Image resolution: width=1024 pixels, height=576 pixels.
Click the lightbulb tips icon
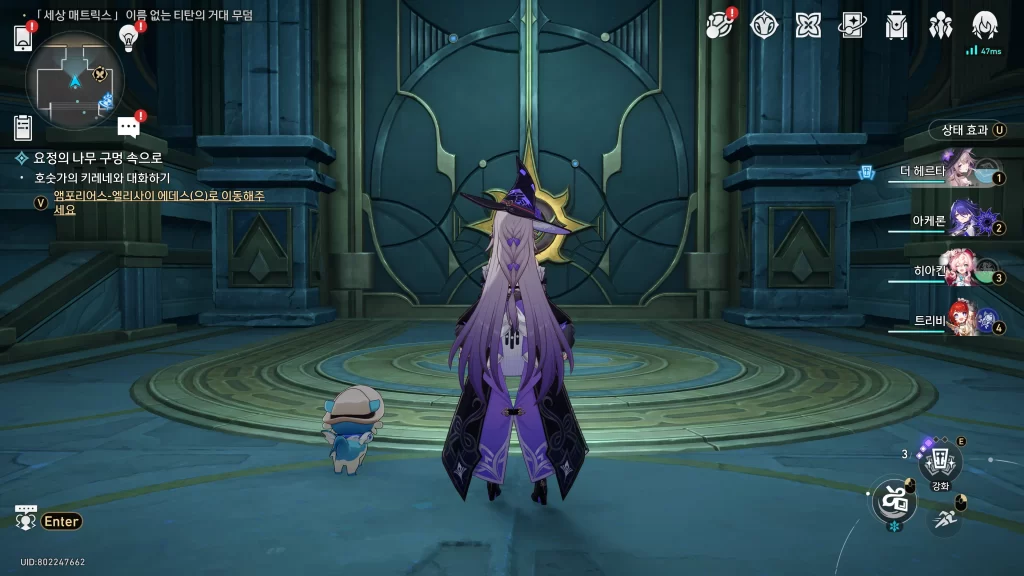tap(128, 37)
